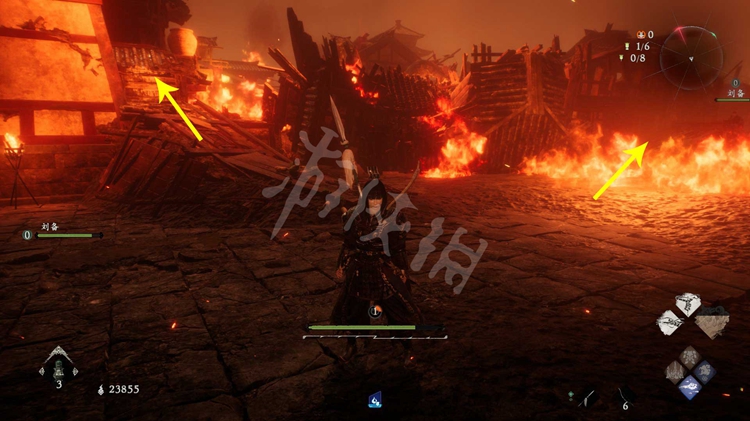Click the circular radar minimap
750x421 pixels.
(x=691, y=57)
